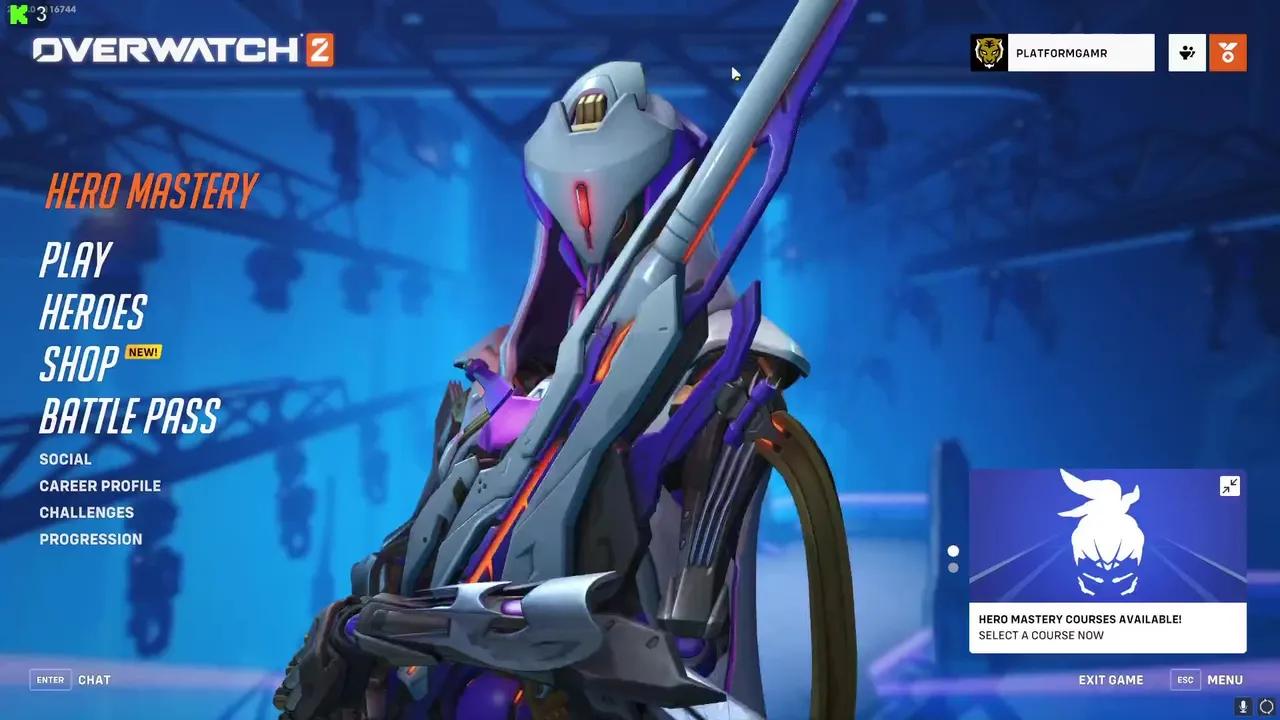Open the PLAY menu item
This screenshot has width=1280, height=720.
click(74, 261)
